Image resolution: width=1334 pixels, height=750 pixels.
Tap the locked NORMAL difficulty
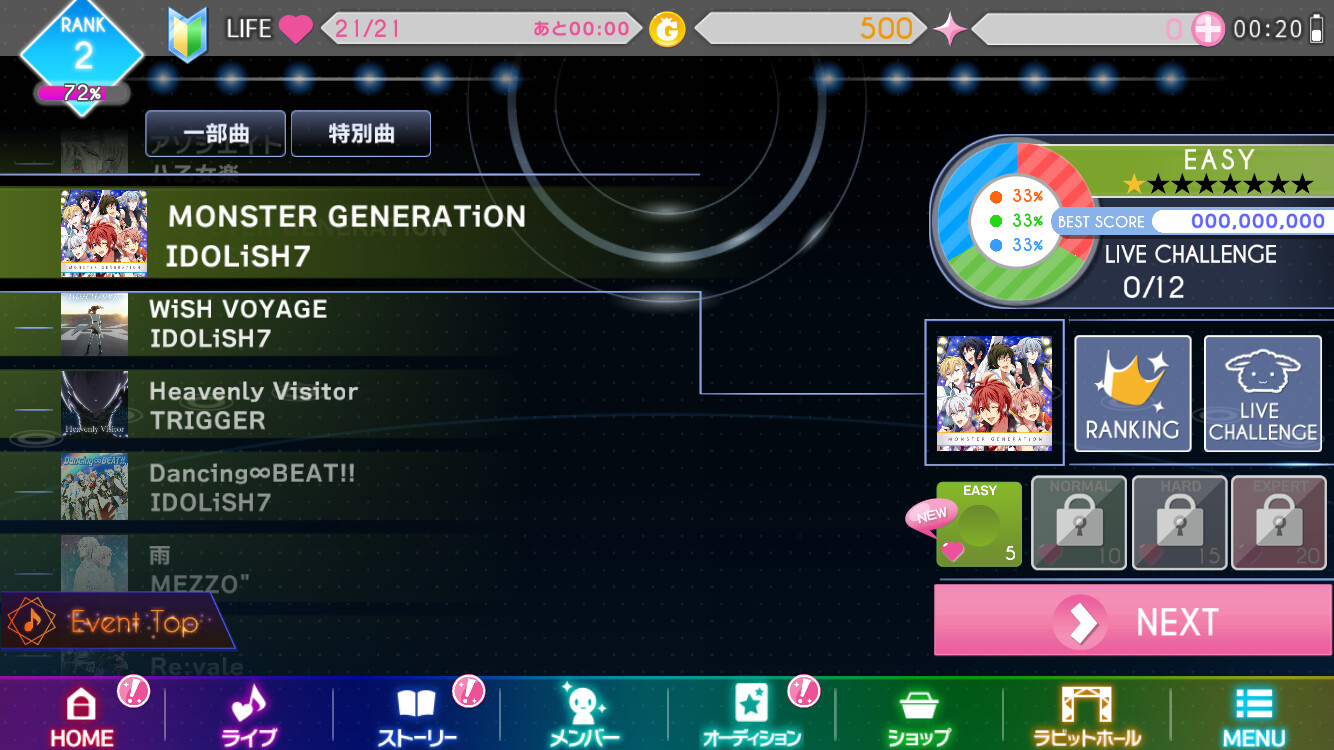(1078, 522)
